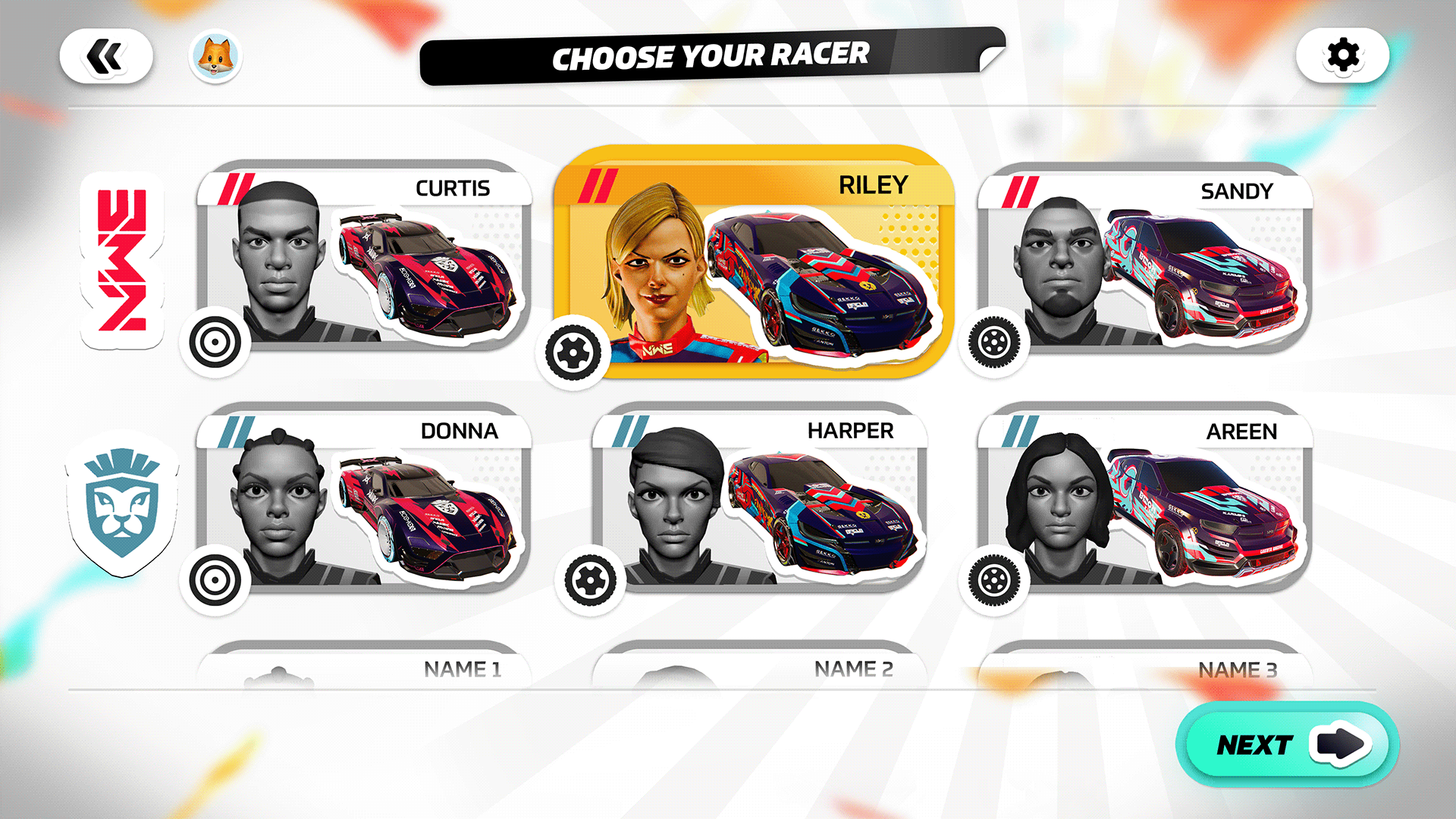1456x819 pixels.
Task: Select the bullseye badge on Donna's card
Action: pos(215,580)
